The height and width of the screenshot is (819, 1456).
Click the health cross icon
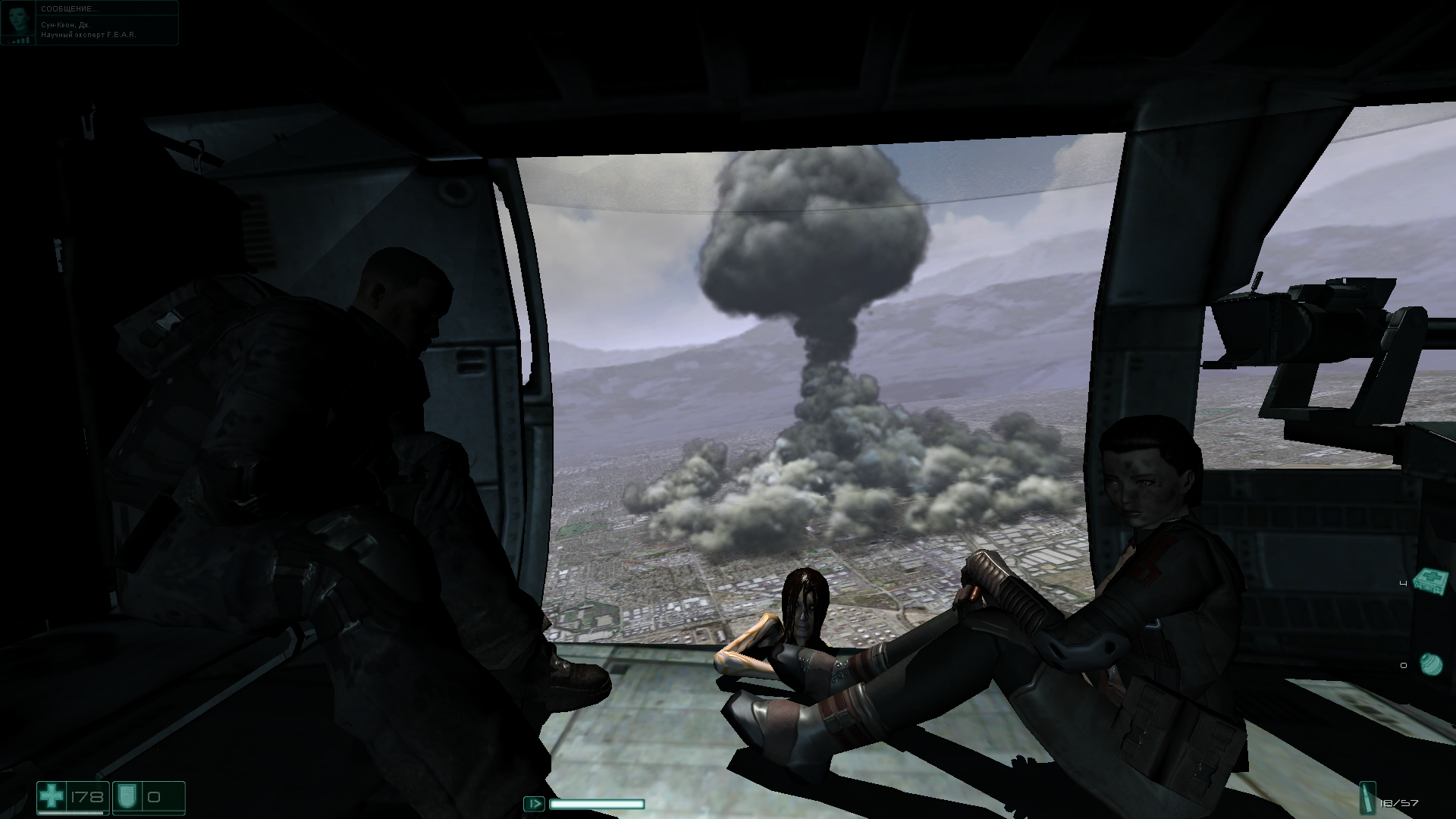52,797
